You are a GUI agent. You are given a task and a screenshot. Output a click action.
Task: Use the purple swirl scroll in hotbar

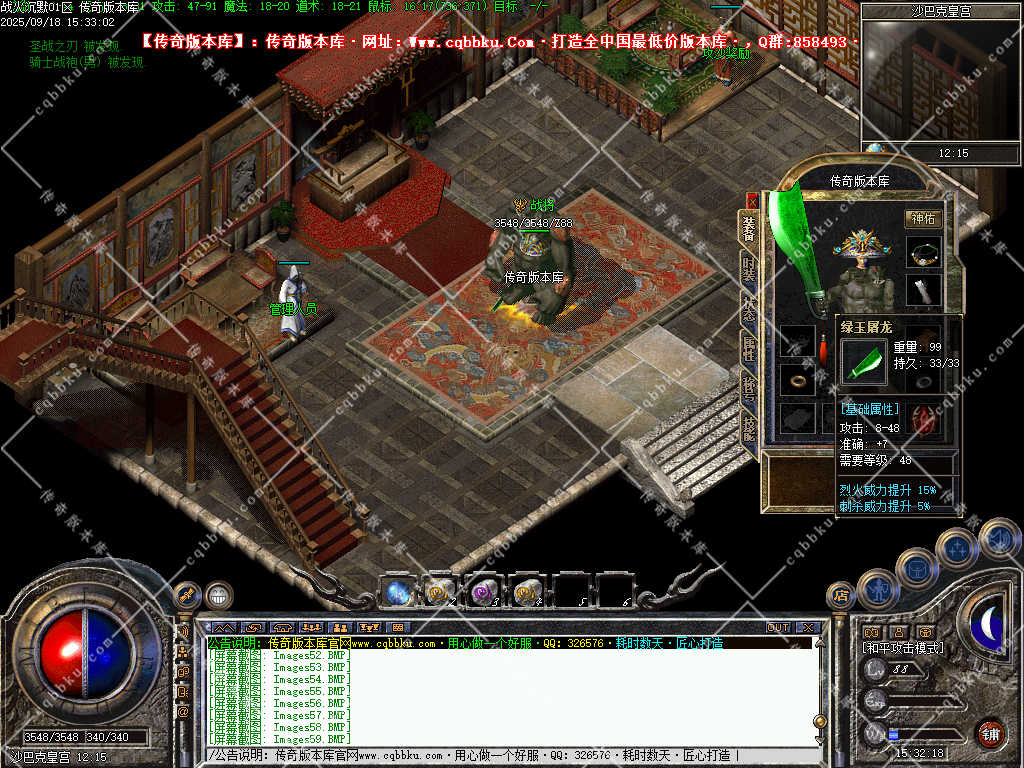pos(484,592)
